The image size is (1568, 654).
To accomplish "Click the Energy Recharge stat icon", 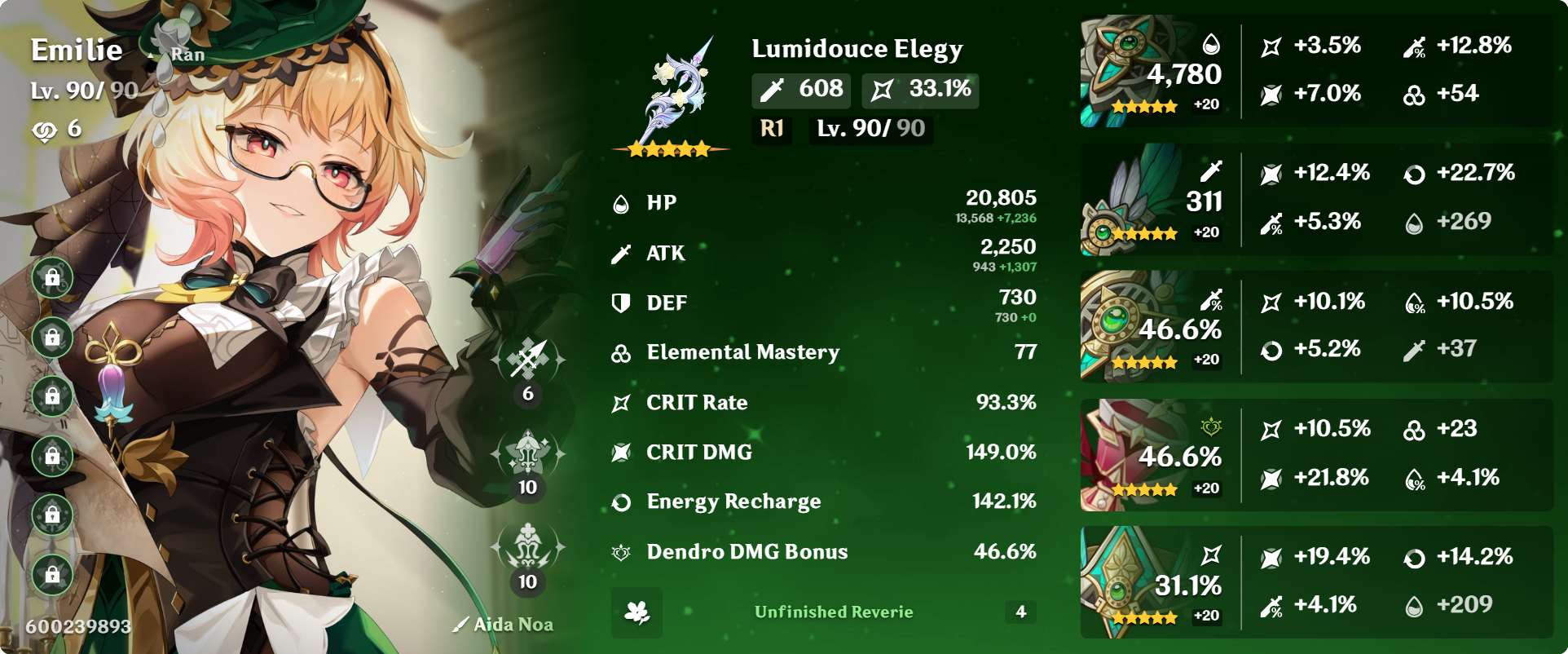I will [621, 502].
